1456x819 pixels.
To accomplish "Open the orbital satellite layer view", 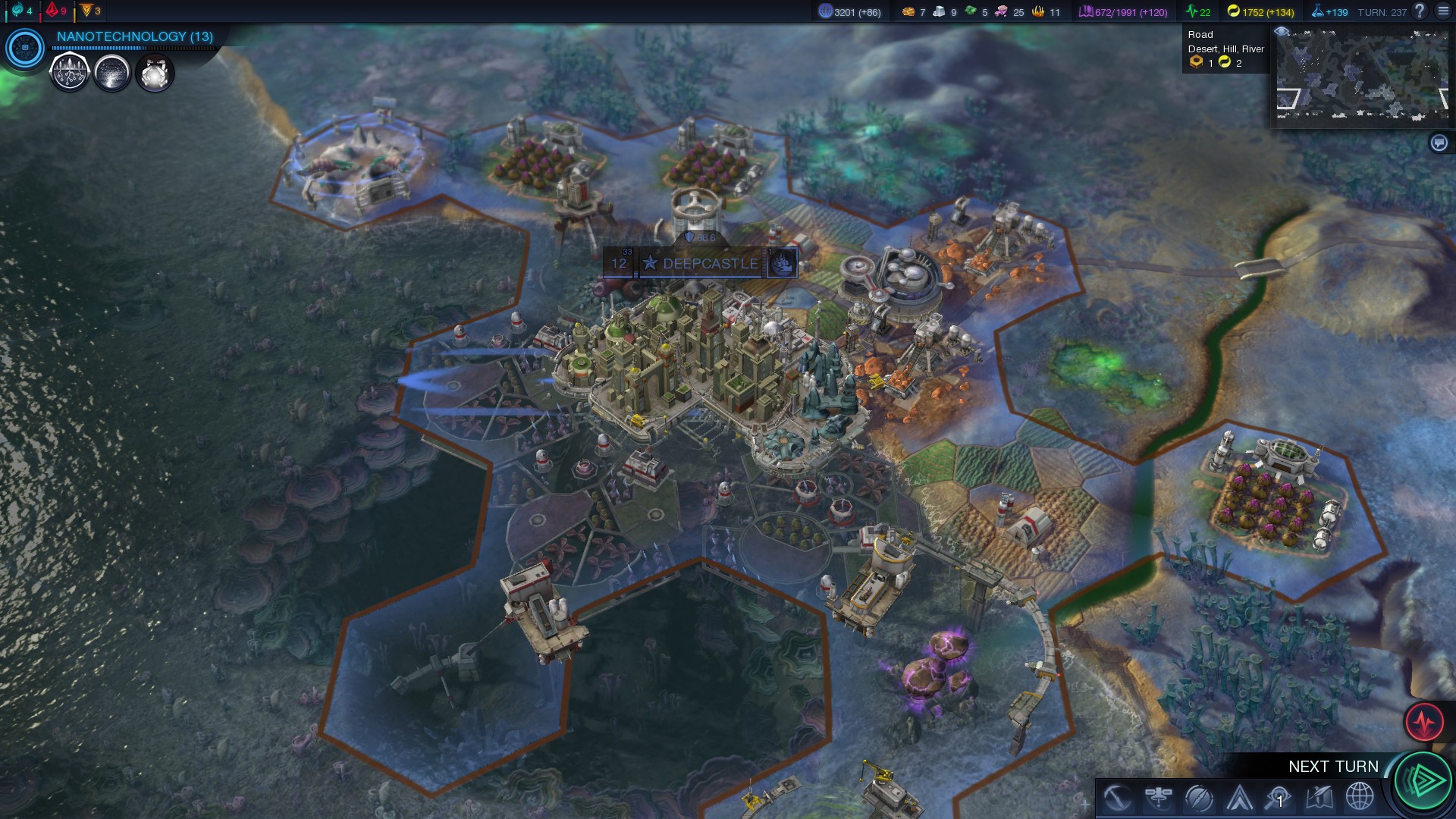I will pyautogui.click(x=1158, y=798).
